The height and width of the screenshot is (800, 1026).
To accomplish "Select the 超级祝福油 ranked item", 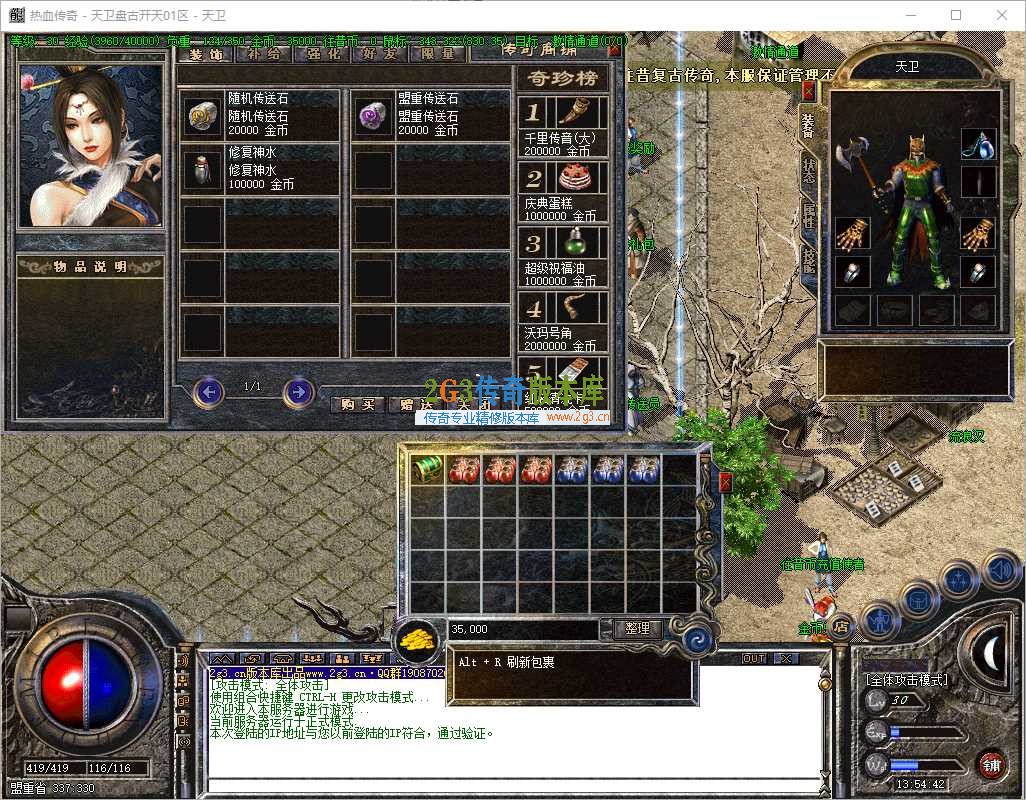I will [562, 257].
